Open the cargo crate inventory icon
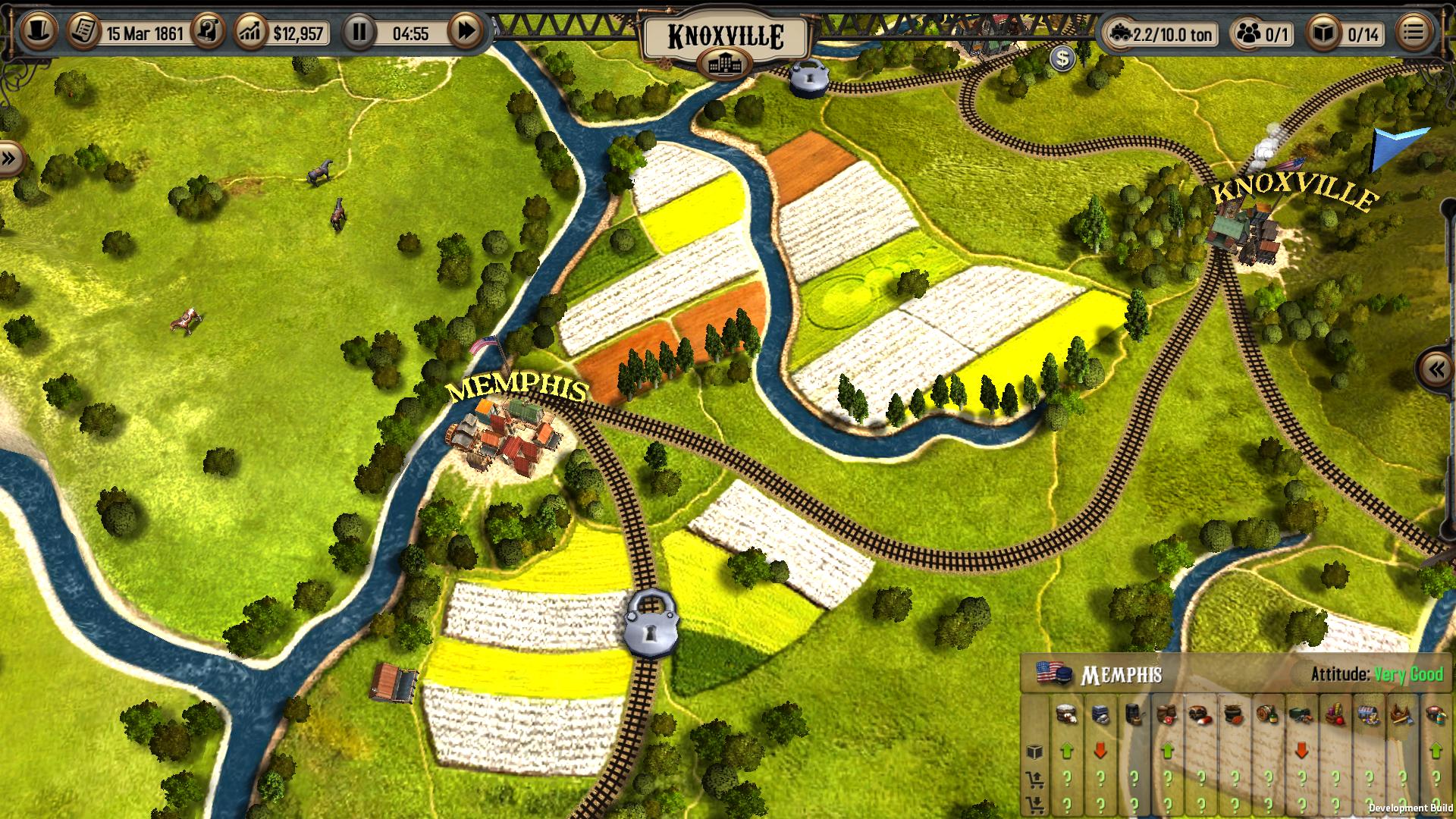Viewport: 1456px width, 819px height. click(x=1324, y=33)
